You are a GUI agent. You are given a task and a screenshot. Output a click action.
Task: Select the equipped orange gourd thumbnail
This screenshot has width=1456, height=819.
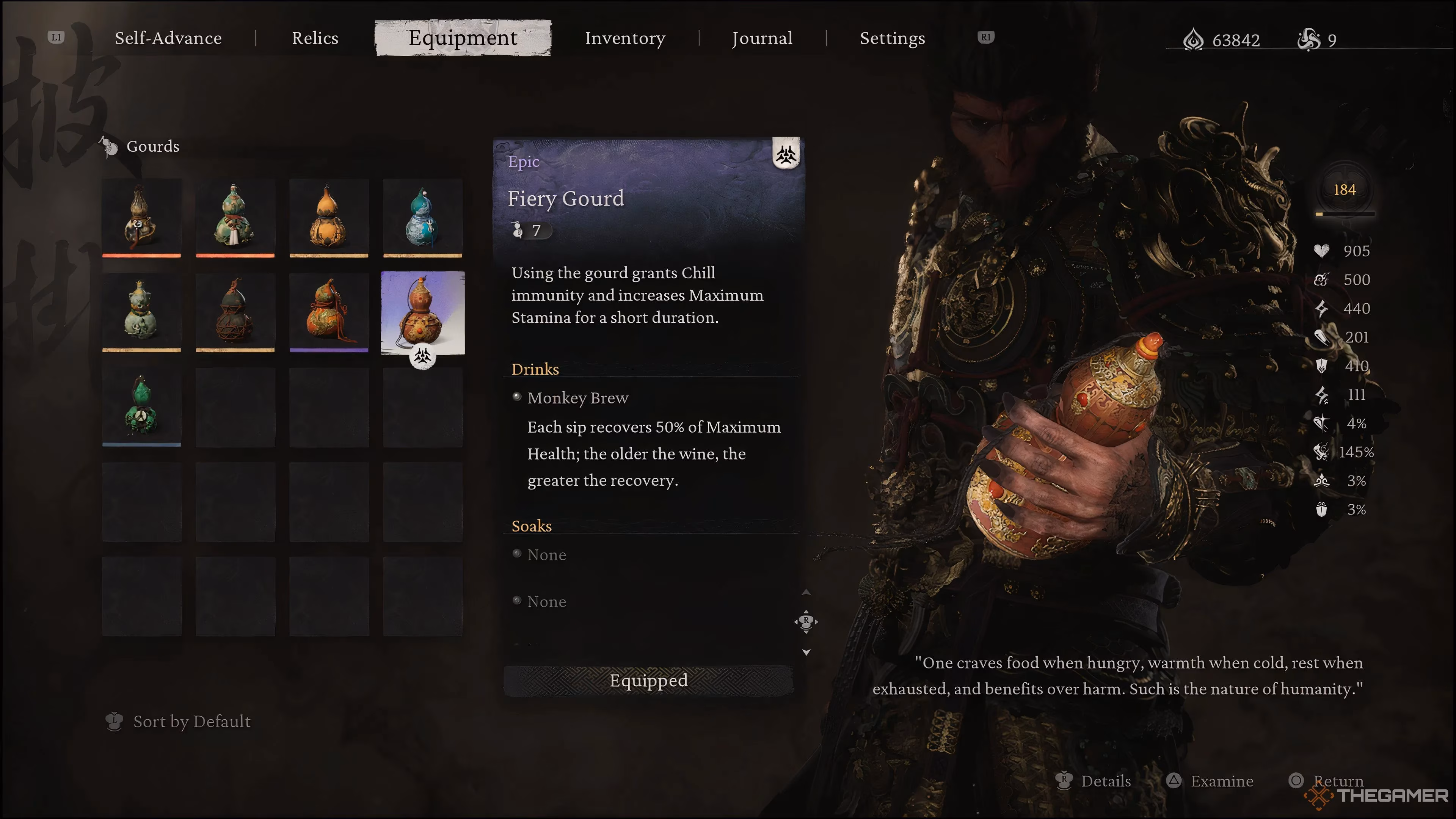click(422, 312)
